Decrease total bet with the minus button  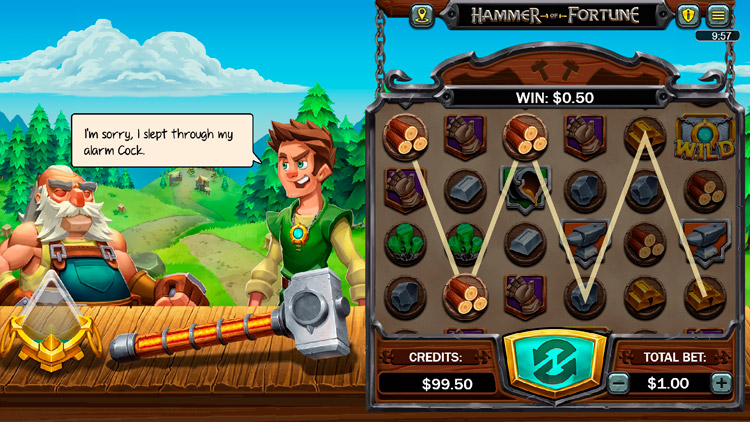619,383
